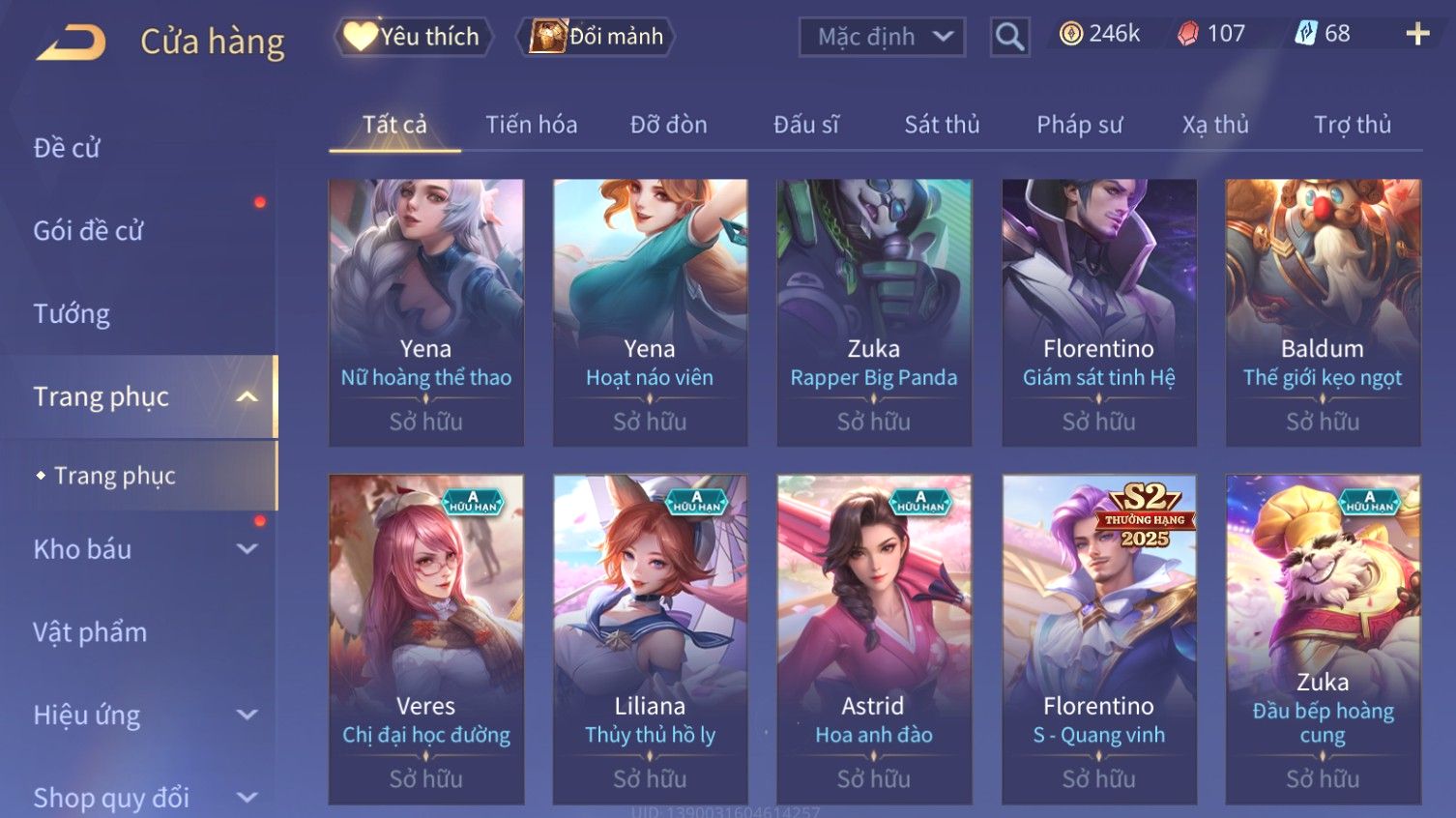Screen dimensions: 1456x818
Task: Select Yena Nữ hoàng thể thao skin
Action: point(425,311)
